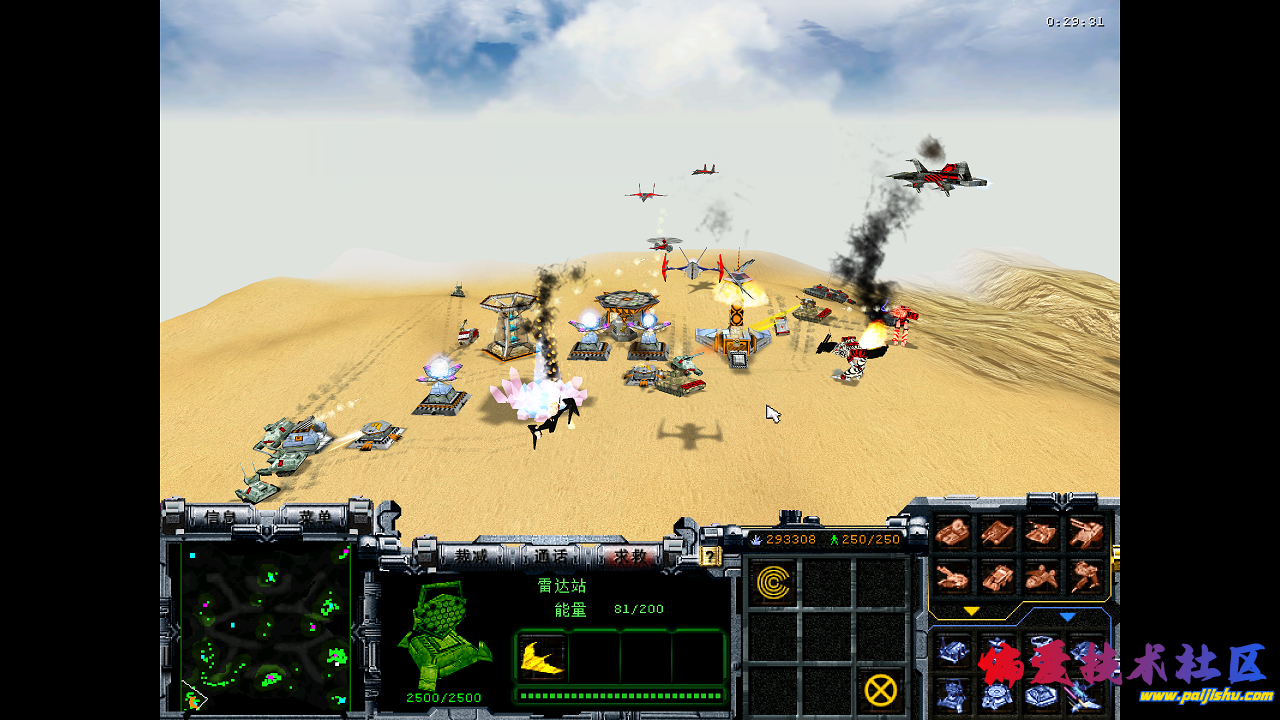Click the yellow question mark help icon
The image size is (1280, 720).
click(710, 556)
